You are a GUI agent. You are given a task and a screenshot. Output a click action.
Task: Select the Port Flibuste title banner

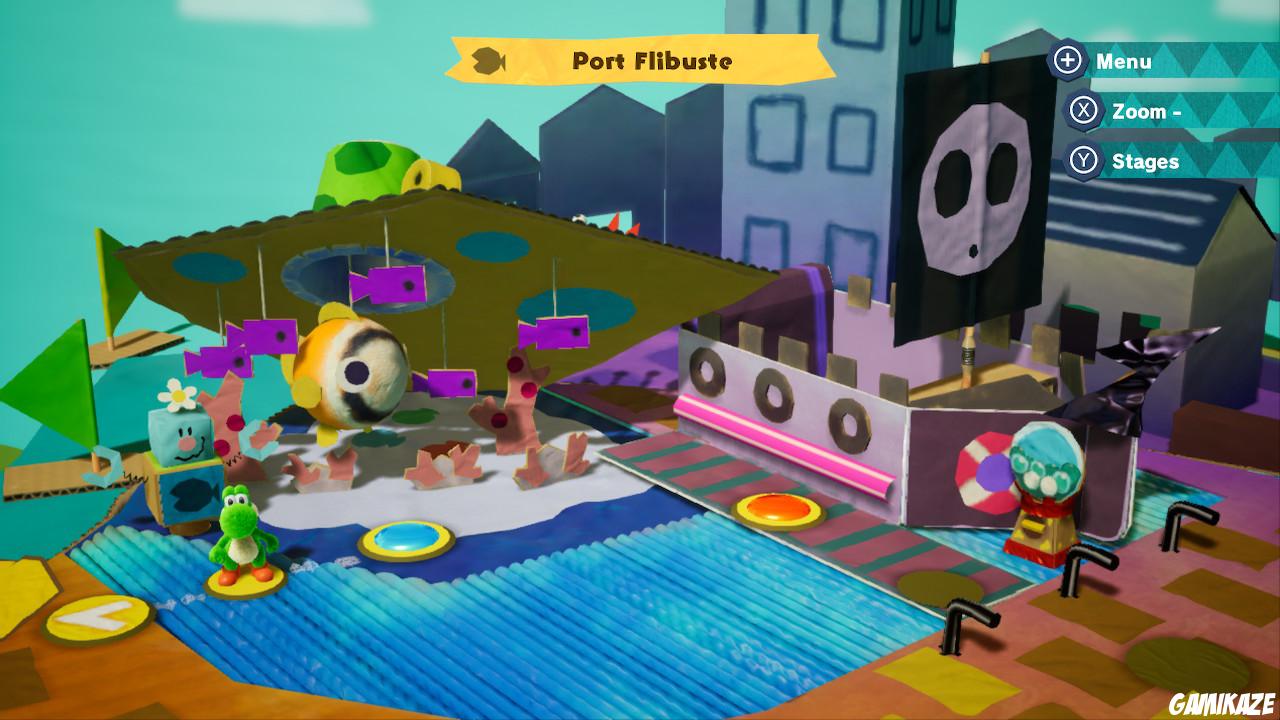click(x=655, y=61)
